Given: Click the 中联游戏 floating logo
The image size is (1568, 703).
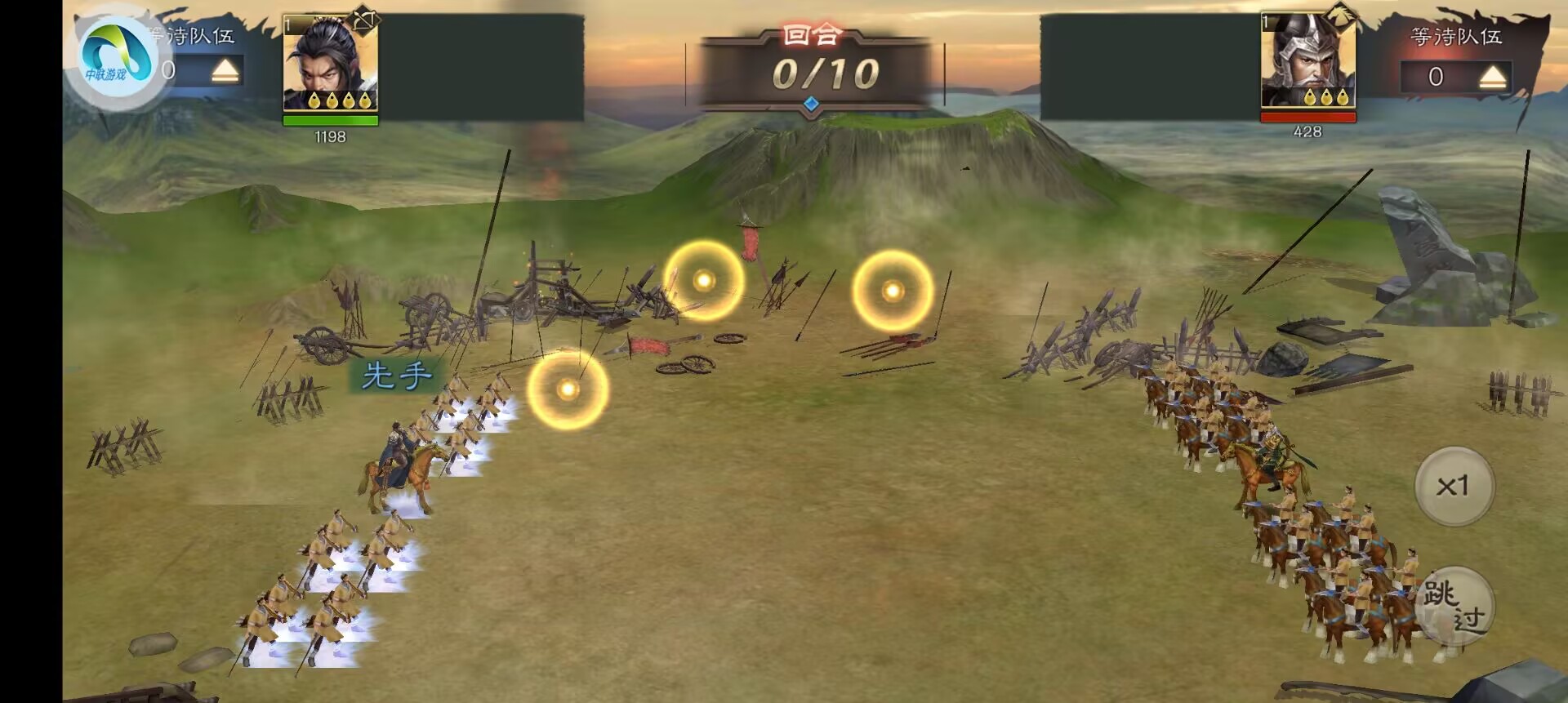Looking at the screenshot, I should click(115, 59).
